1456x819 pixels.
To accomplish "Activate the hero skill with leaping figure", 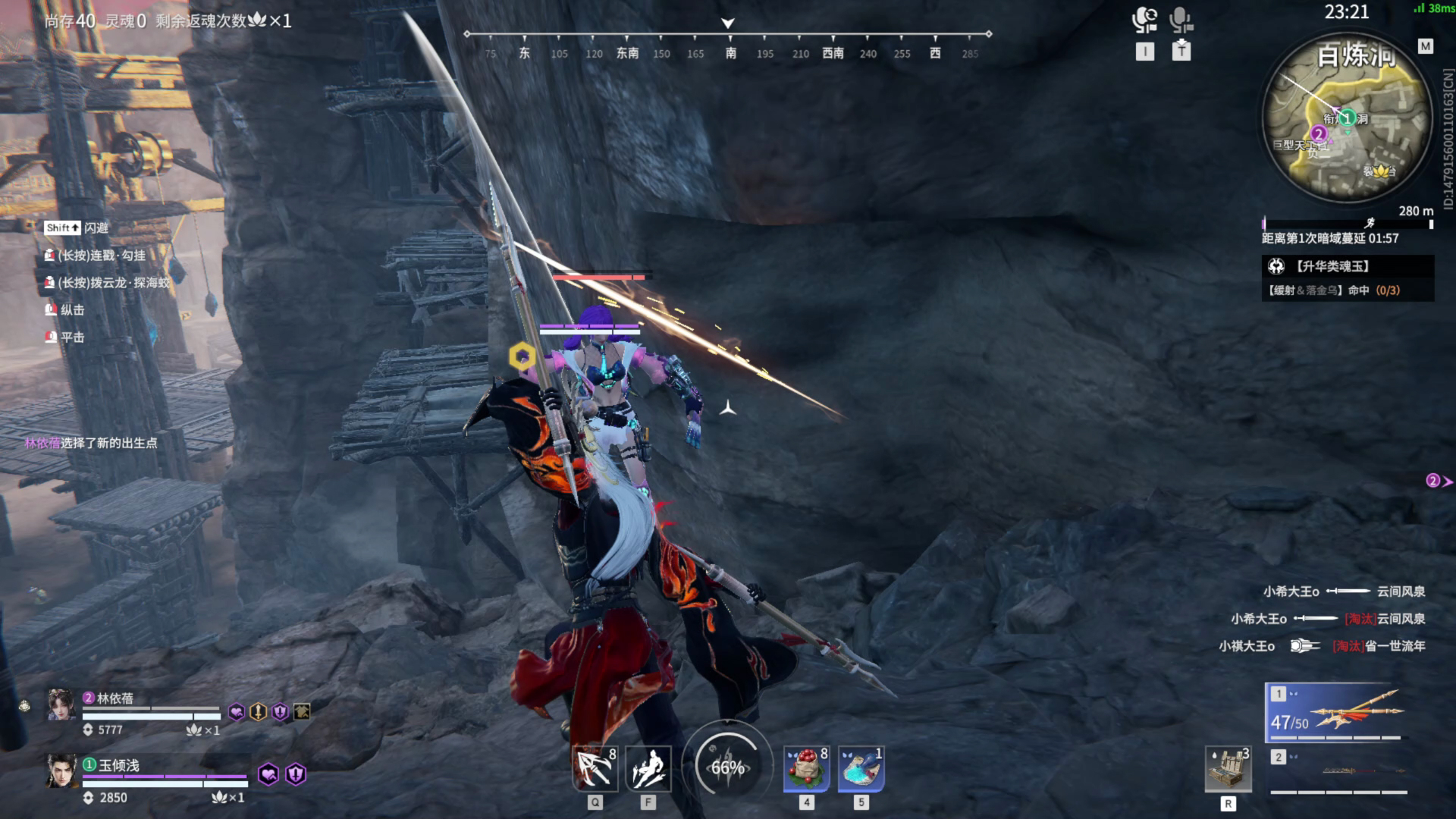I will pyautogui.click(x=648, y=769).
